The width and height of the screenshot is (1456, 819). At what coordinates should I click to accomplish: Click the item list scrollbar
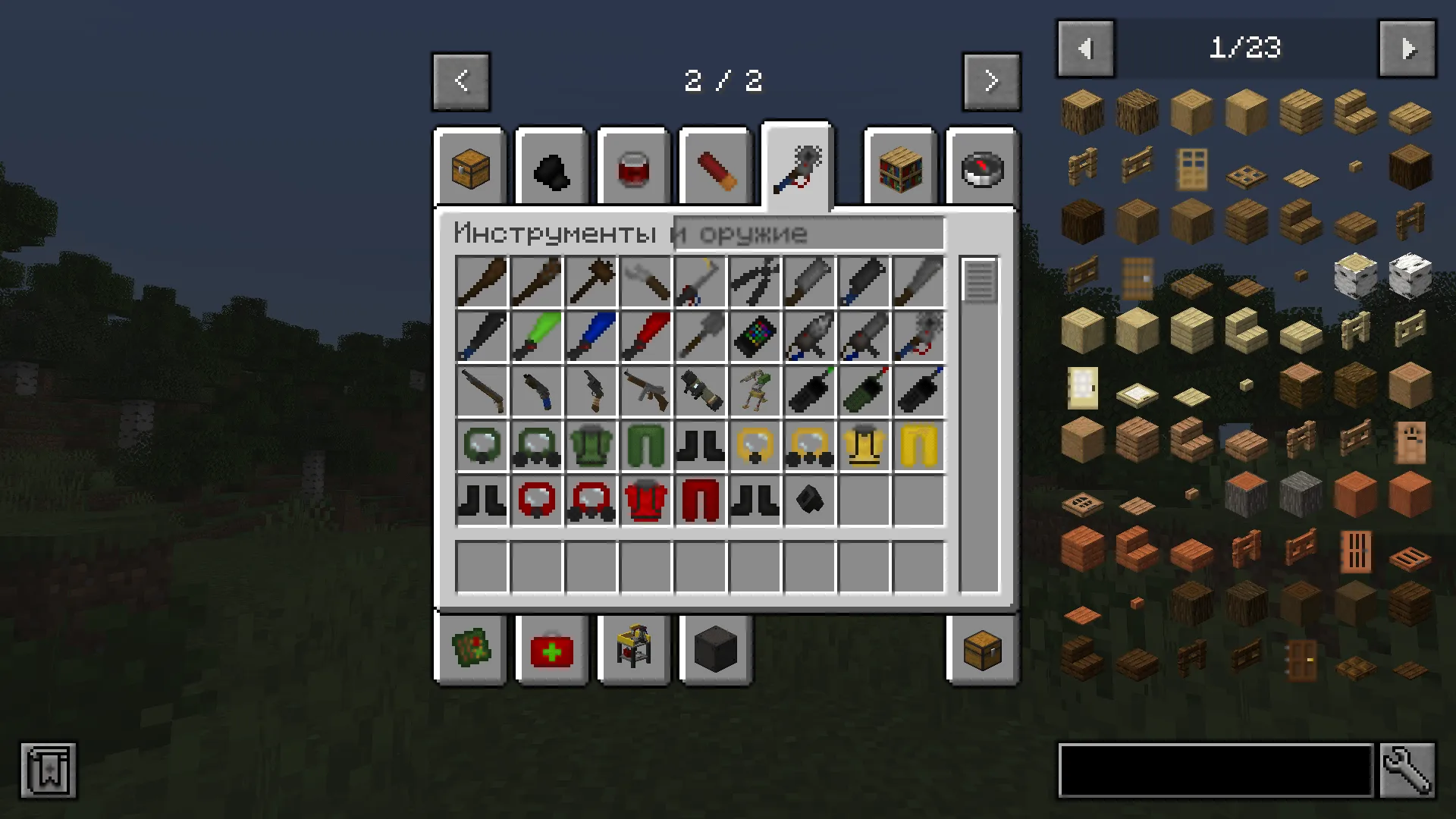pos(979,281)
